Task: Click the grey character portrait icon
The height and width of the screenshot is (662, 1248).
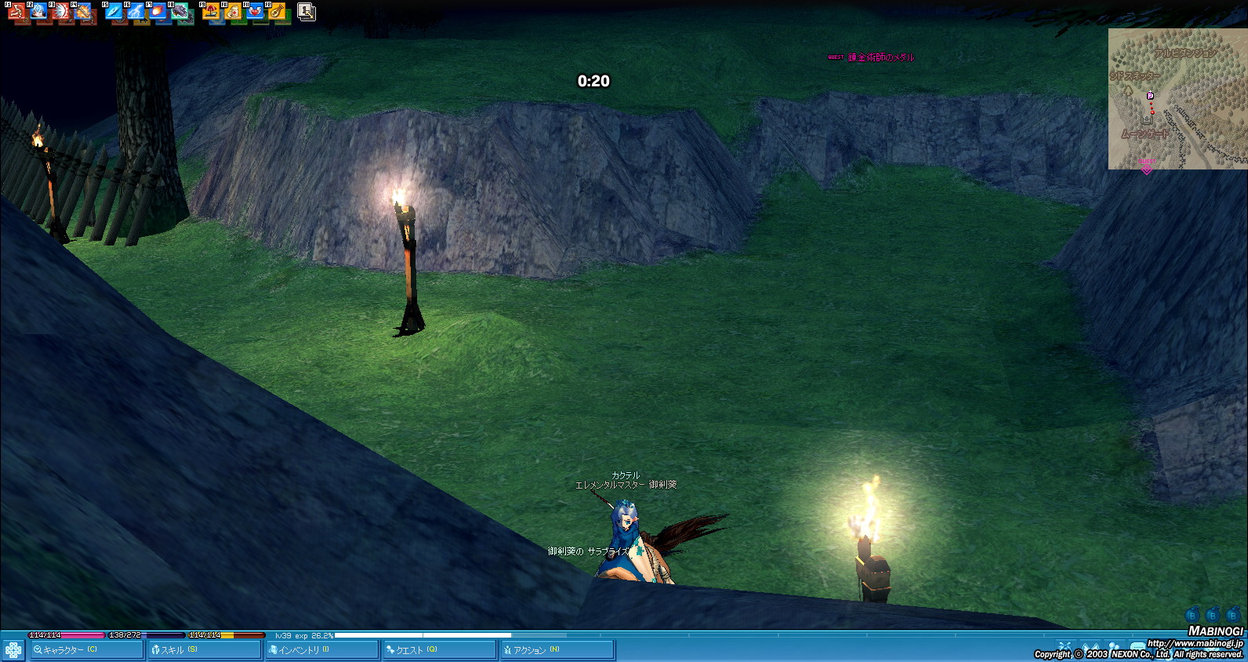Action: click(x=306, y=11)
